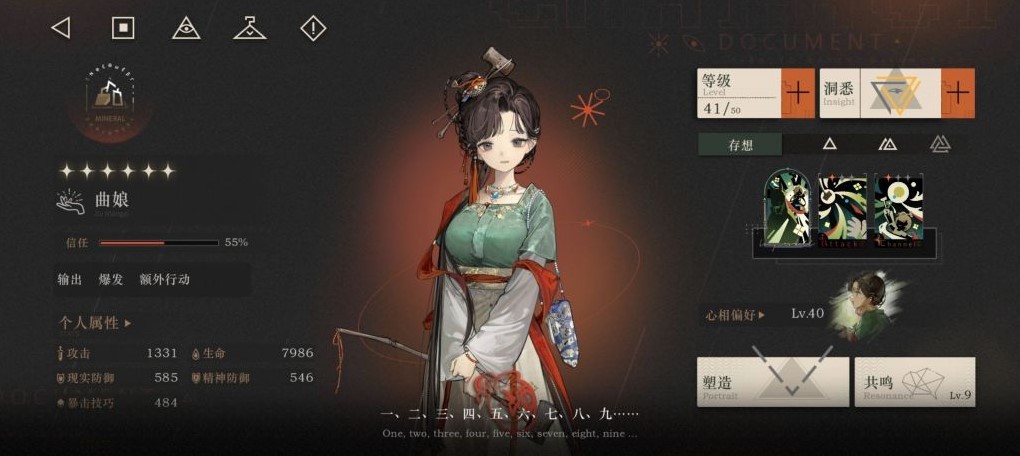Expand 个人属性 attribute details
The image size is (1020, 456).
click(x=95, y=323)
